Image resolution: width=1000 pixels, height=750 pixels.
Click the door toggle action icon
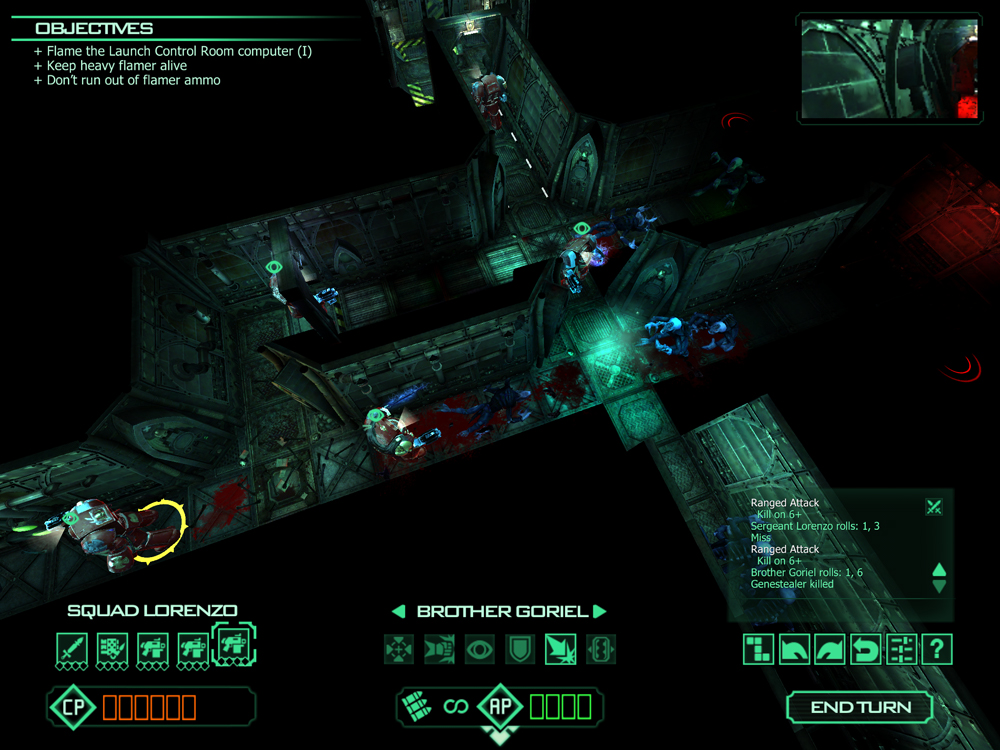pyautogui.click(x=599, y=650)
